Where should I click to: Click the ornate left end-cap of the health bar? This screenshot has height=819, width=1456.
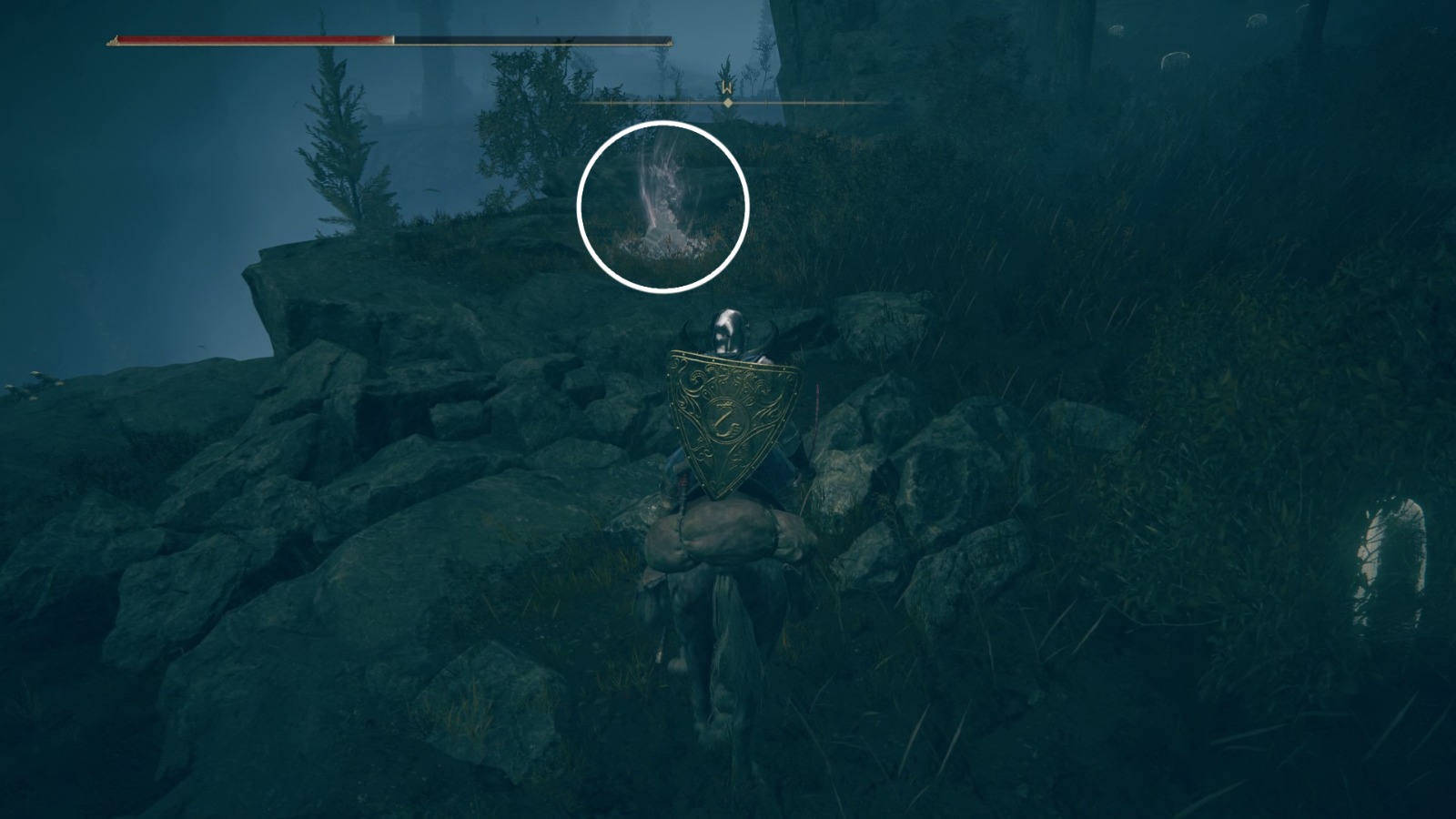point(111,39)
